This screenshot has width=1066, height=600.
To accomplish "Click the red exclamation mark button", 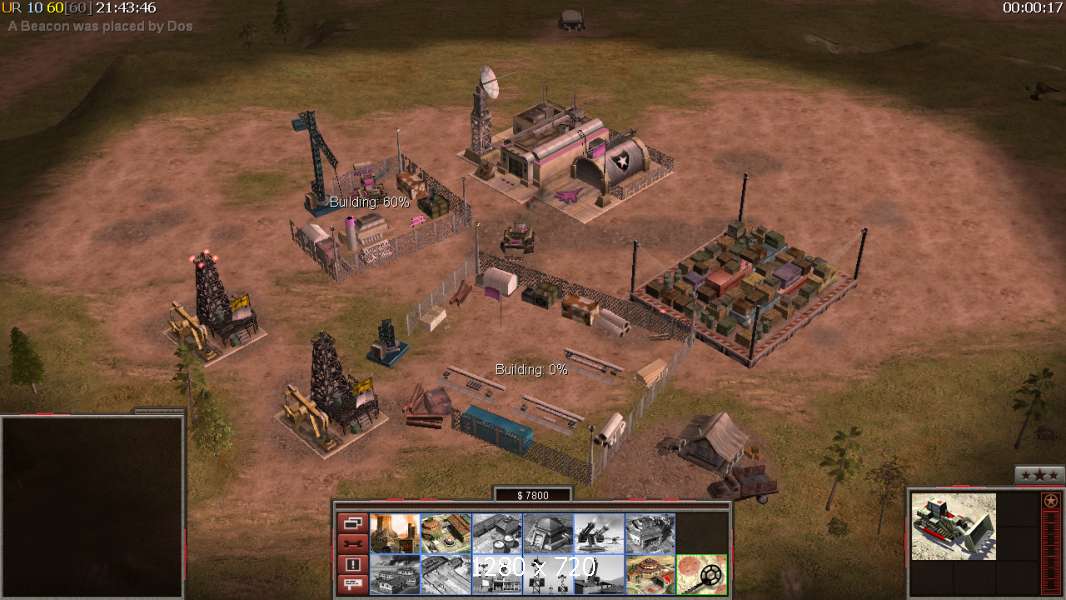I will [x=352, y=565].
